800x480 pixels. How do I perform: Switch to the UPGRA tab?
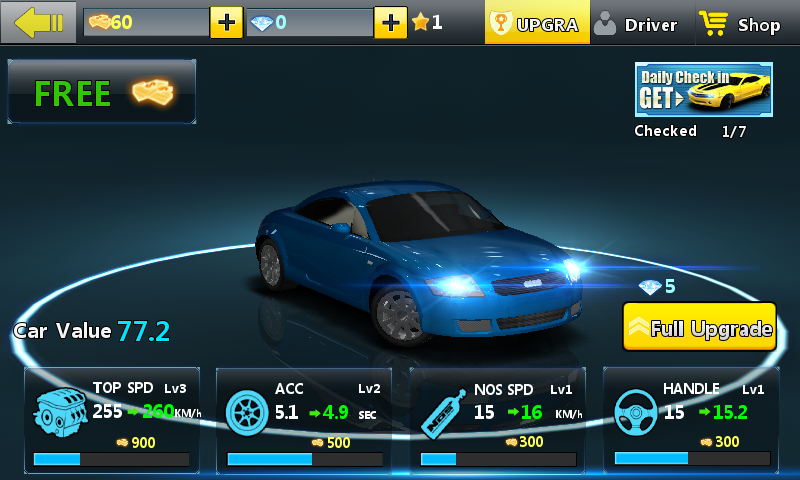pos(535,24)
